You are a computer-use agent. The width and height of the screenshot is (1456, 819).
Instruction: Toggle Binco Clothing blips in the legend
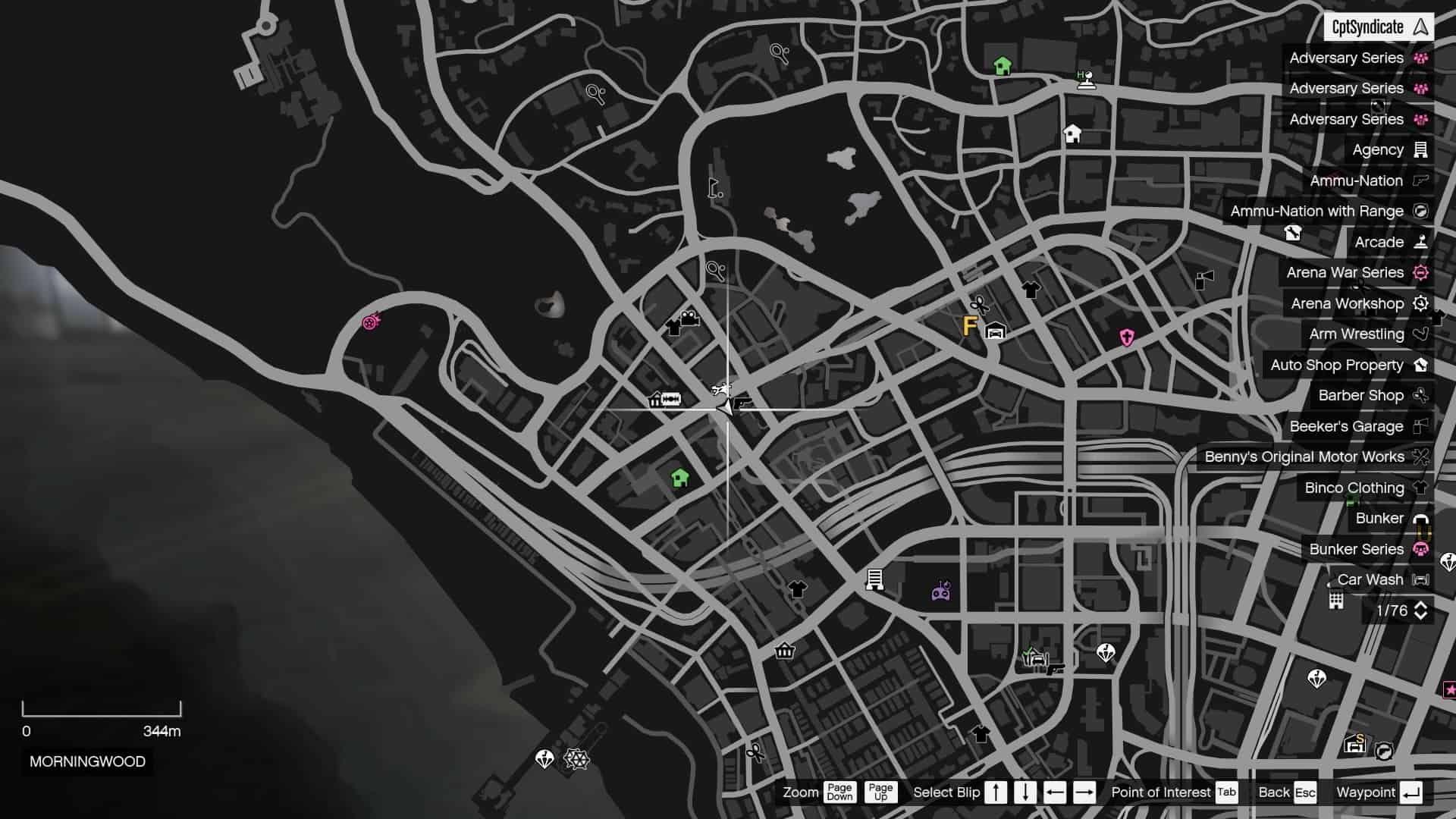point(1353,488)
